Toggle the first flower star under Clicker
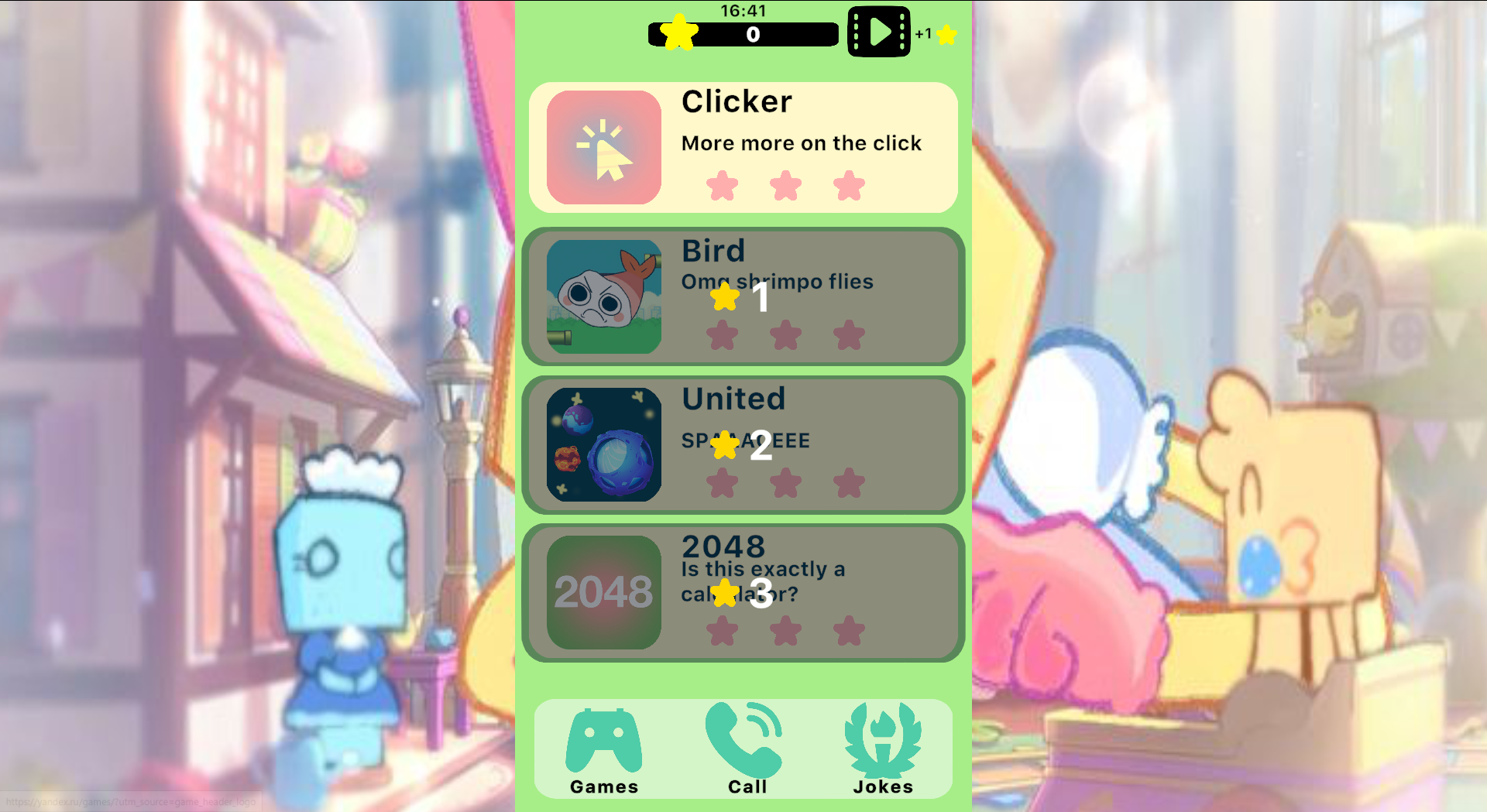1487x812 pixels. 723,186
